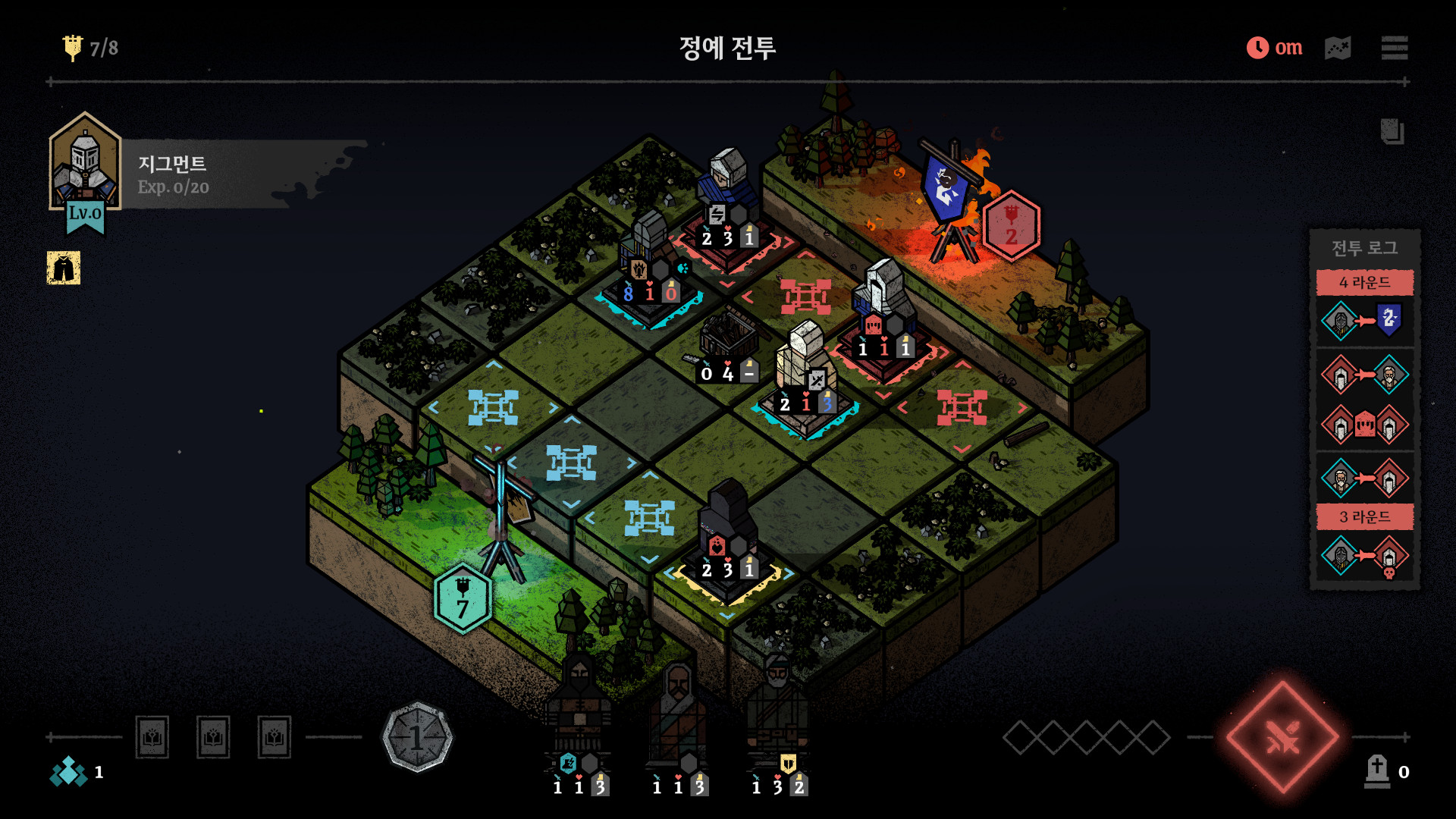Click the teal crystal resource icon

click(68, 771)
